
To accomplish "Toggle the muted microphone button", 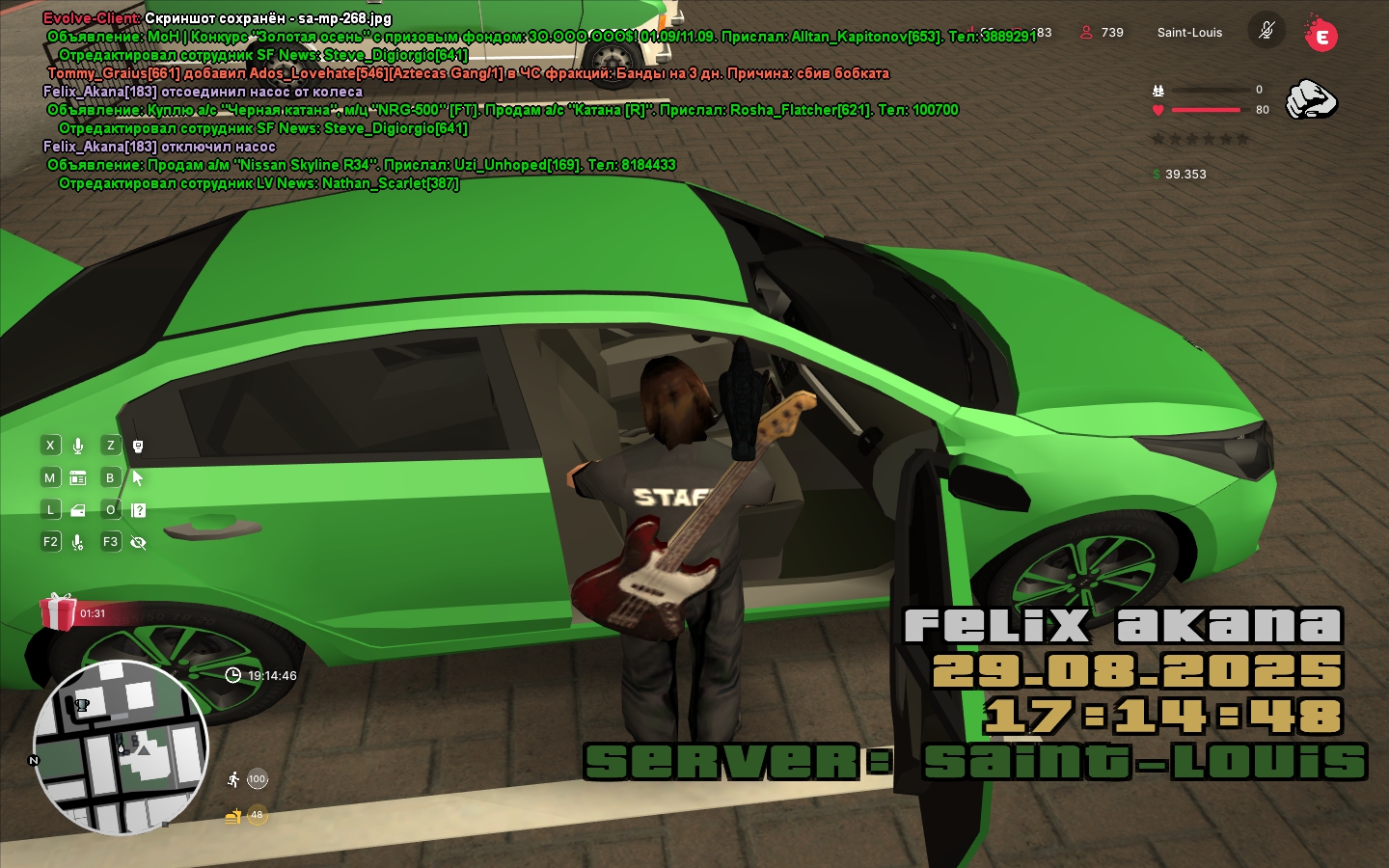I will 1266,31.
